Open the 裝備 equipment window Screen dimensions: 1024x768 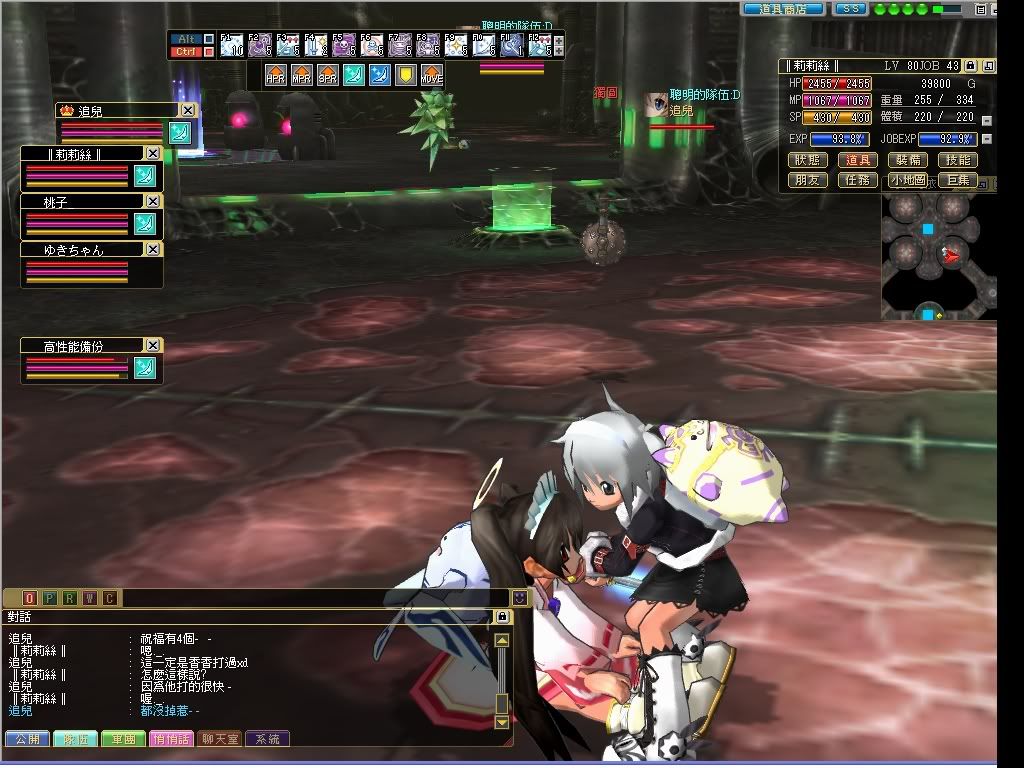coord(907,160)
